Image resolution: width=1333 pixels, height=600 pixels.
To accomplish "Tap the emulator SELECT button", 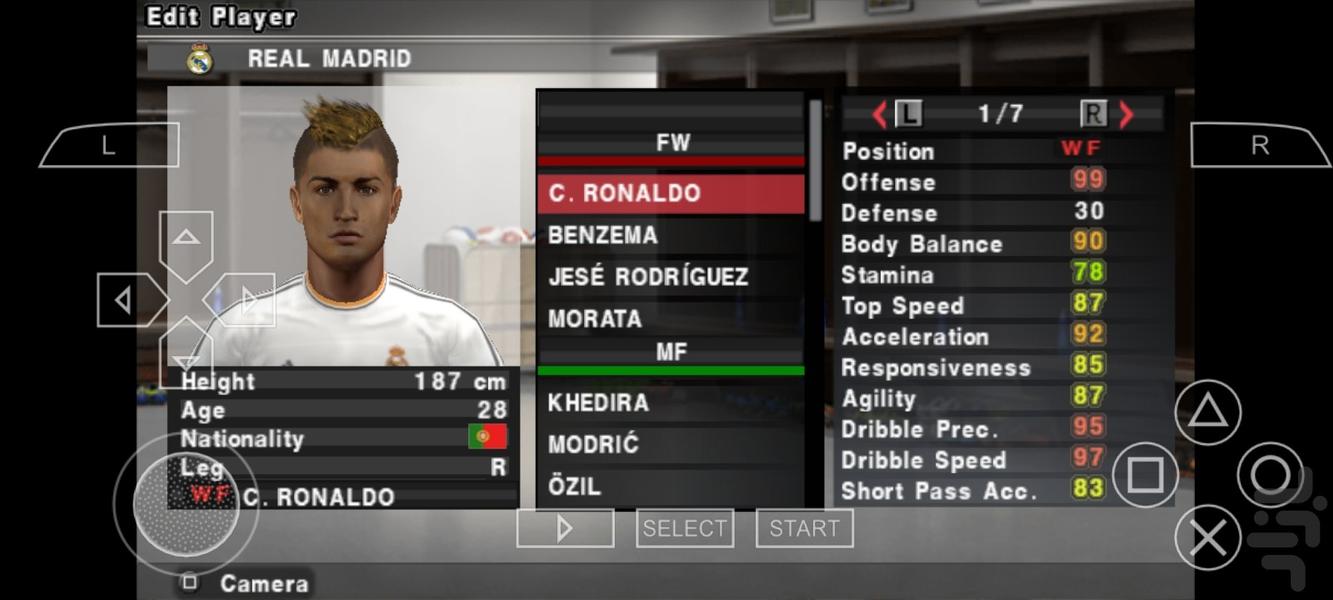I will click(685, 528).
